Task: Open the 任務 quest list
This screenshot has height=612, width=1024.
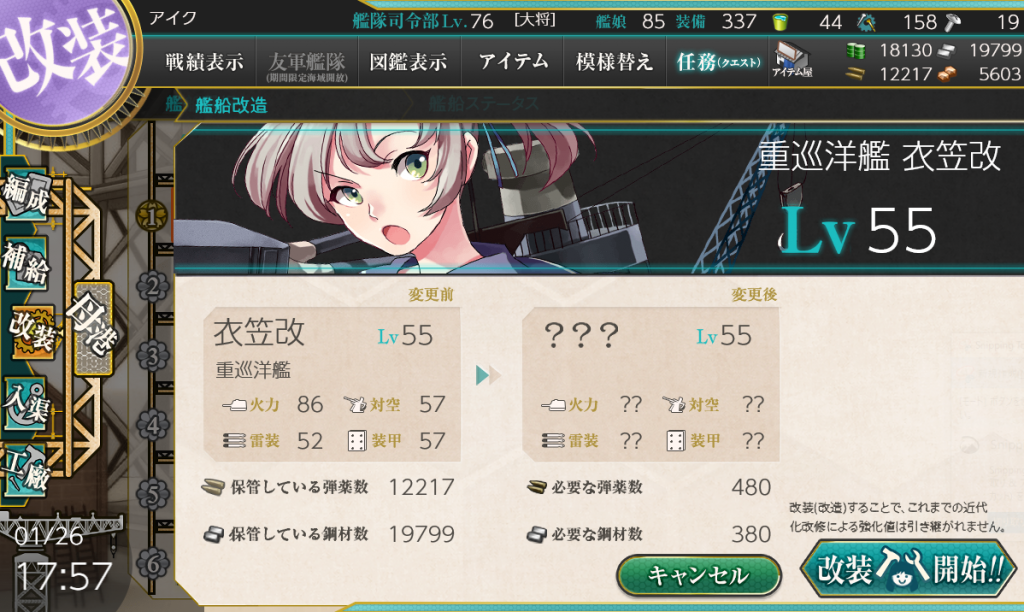Action: pos(717,62)
